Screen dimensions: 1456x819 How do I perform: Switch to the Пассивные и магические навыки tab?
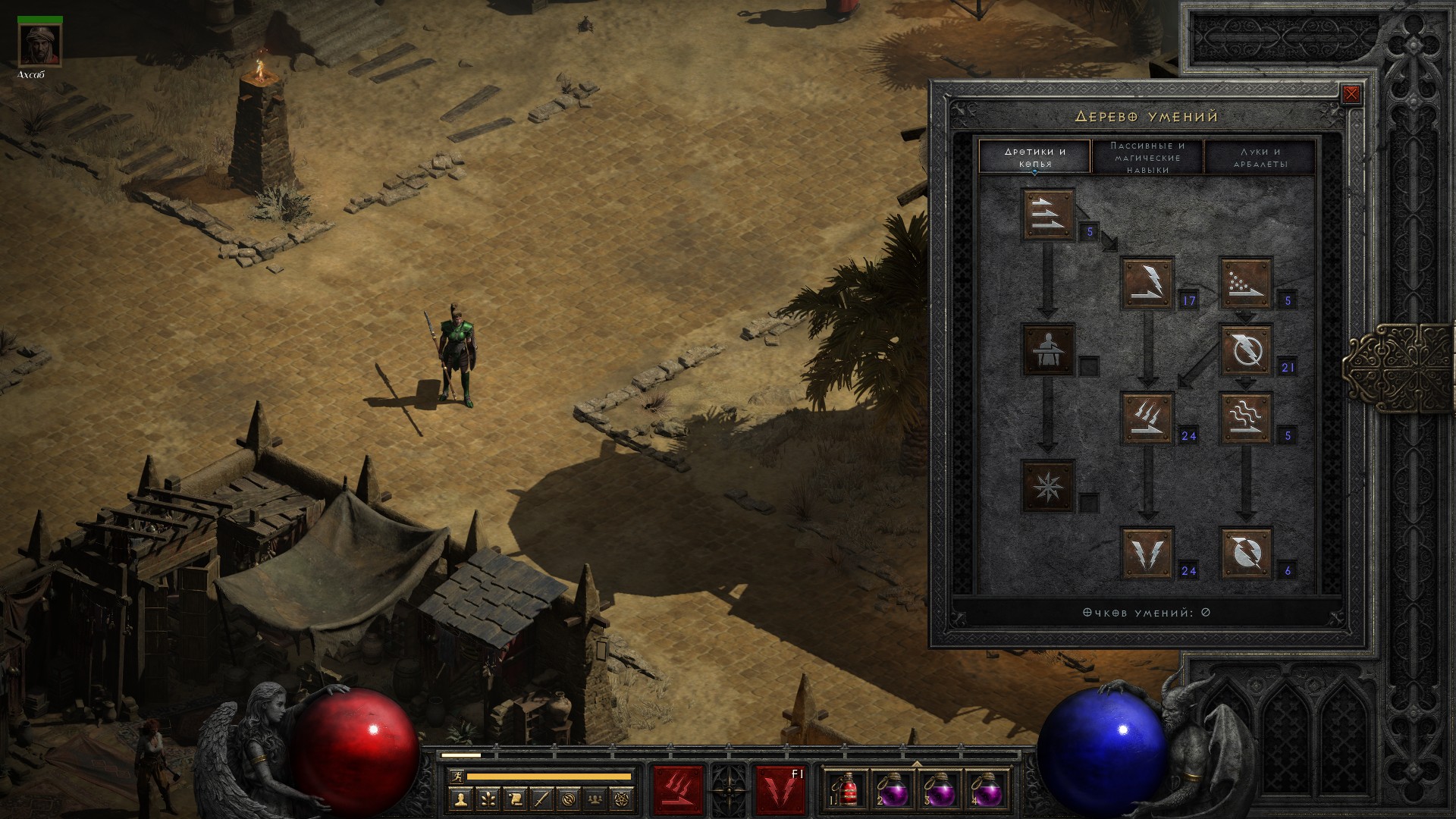tap(1147, 157)
